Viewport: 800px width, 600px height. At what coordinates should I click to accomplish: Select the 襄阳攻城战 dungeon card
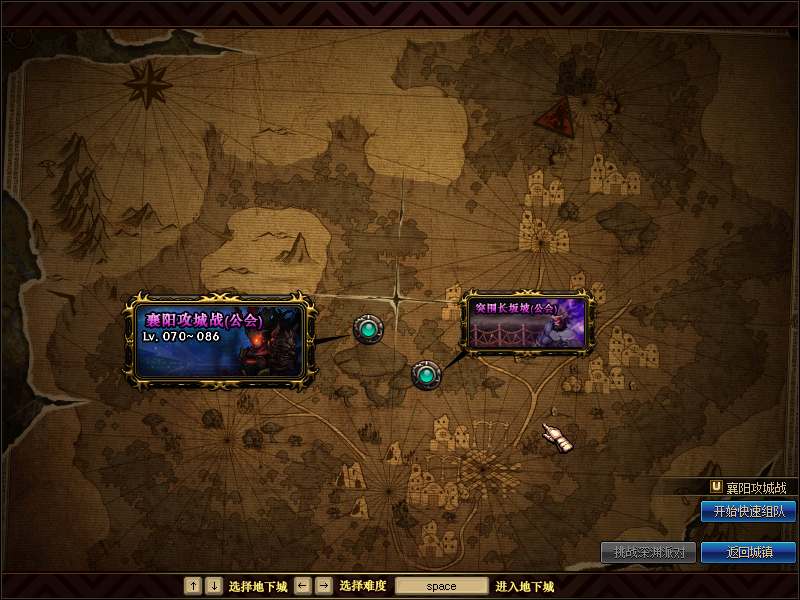point(218,342)
